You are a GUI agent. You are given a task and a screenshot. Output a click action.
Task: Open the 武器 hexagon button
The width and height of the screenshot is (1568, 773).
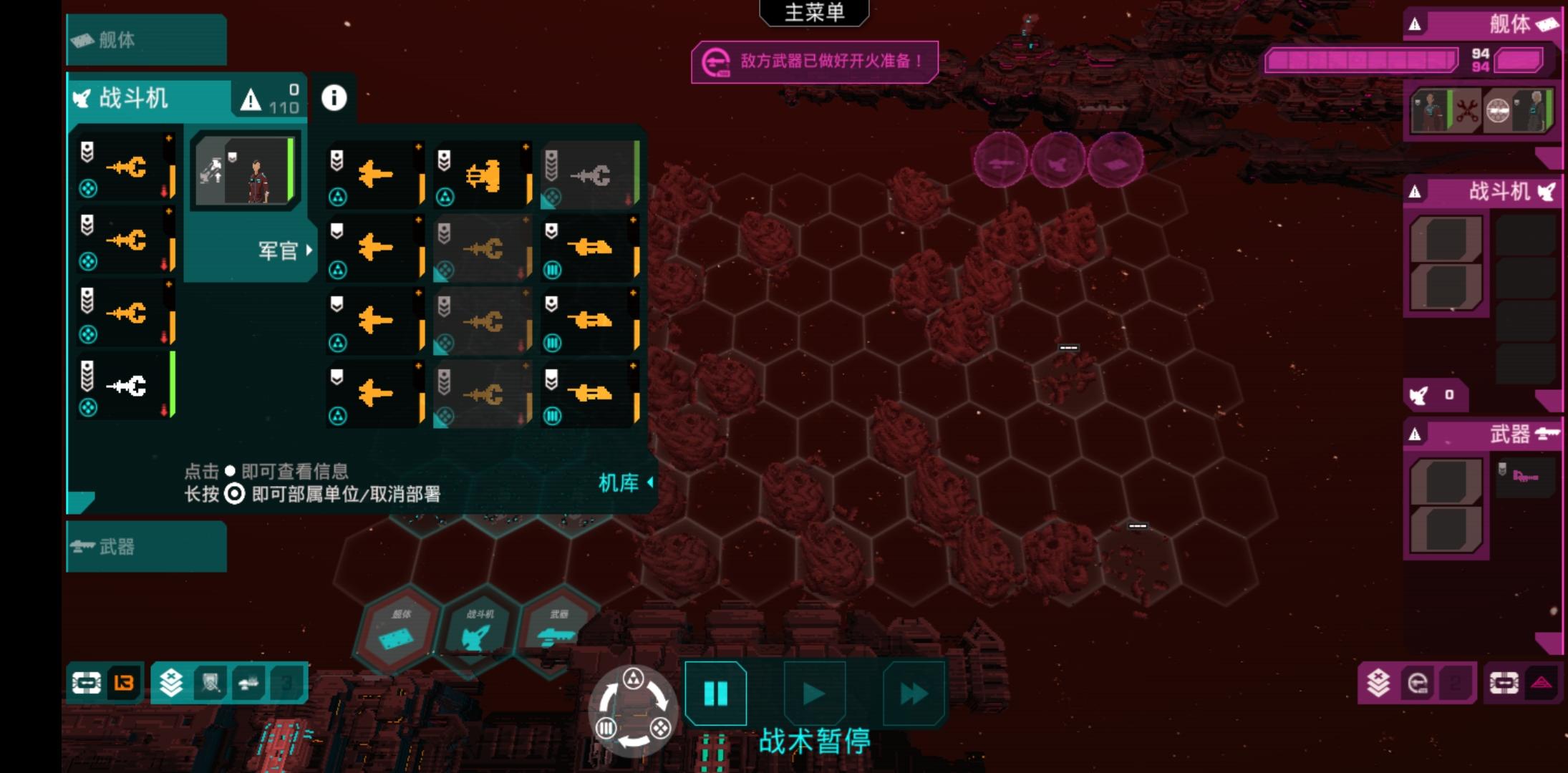557,630
